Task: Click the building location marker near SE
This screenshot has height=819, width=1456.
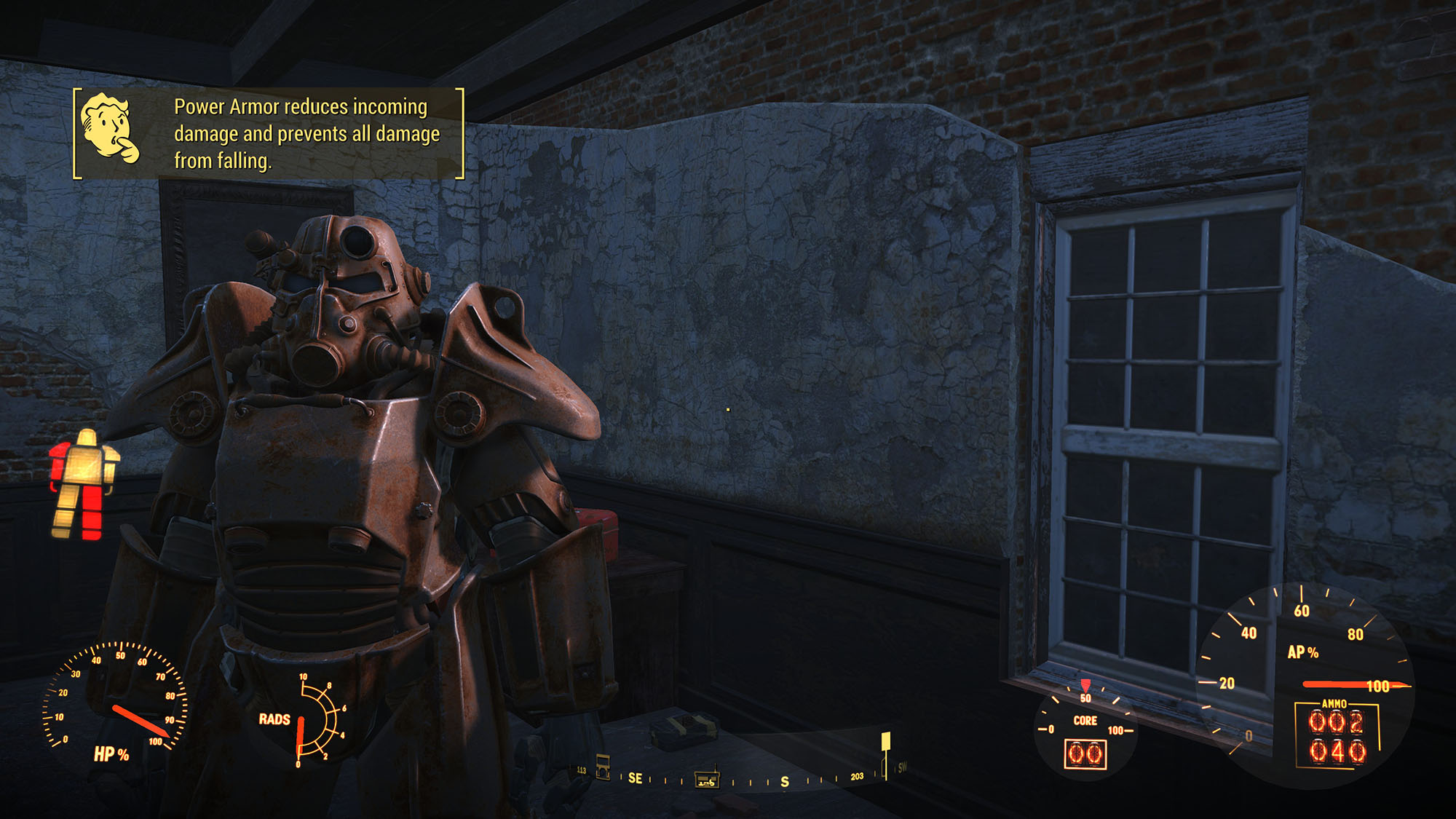Action: pyautogui.click(x=603, y=767)
